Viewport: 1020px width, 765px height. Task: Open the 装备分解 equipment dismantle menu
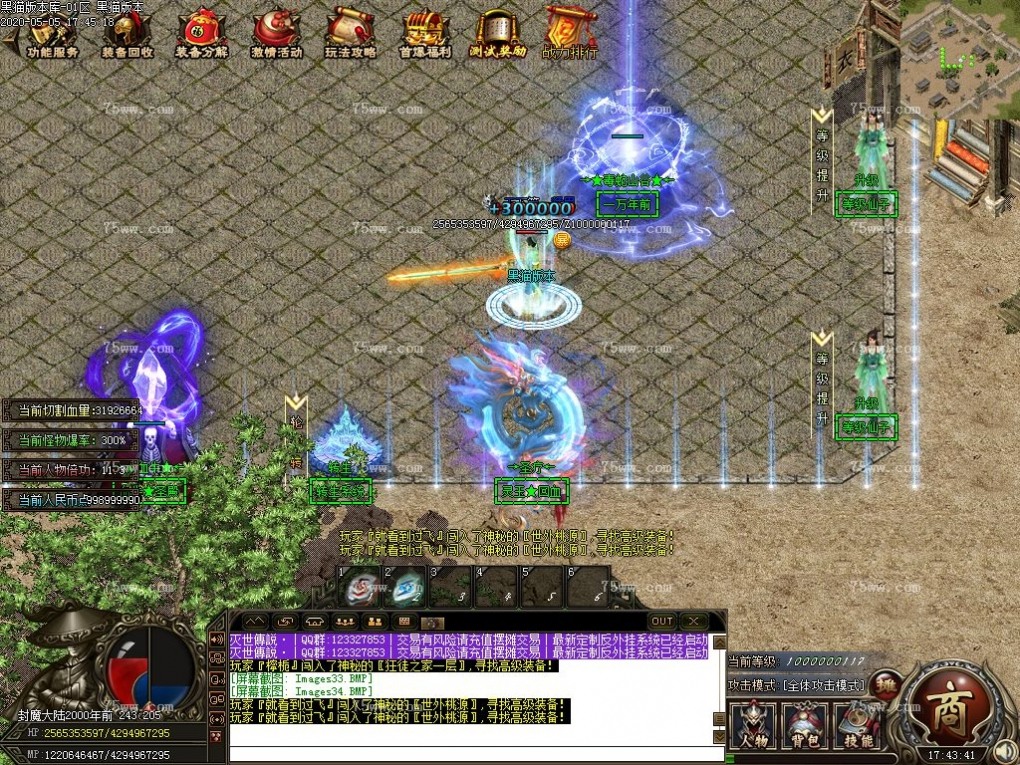tap(201, 34)
